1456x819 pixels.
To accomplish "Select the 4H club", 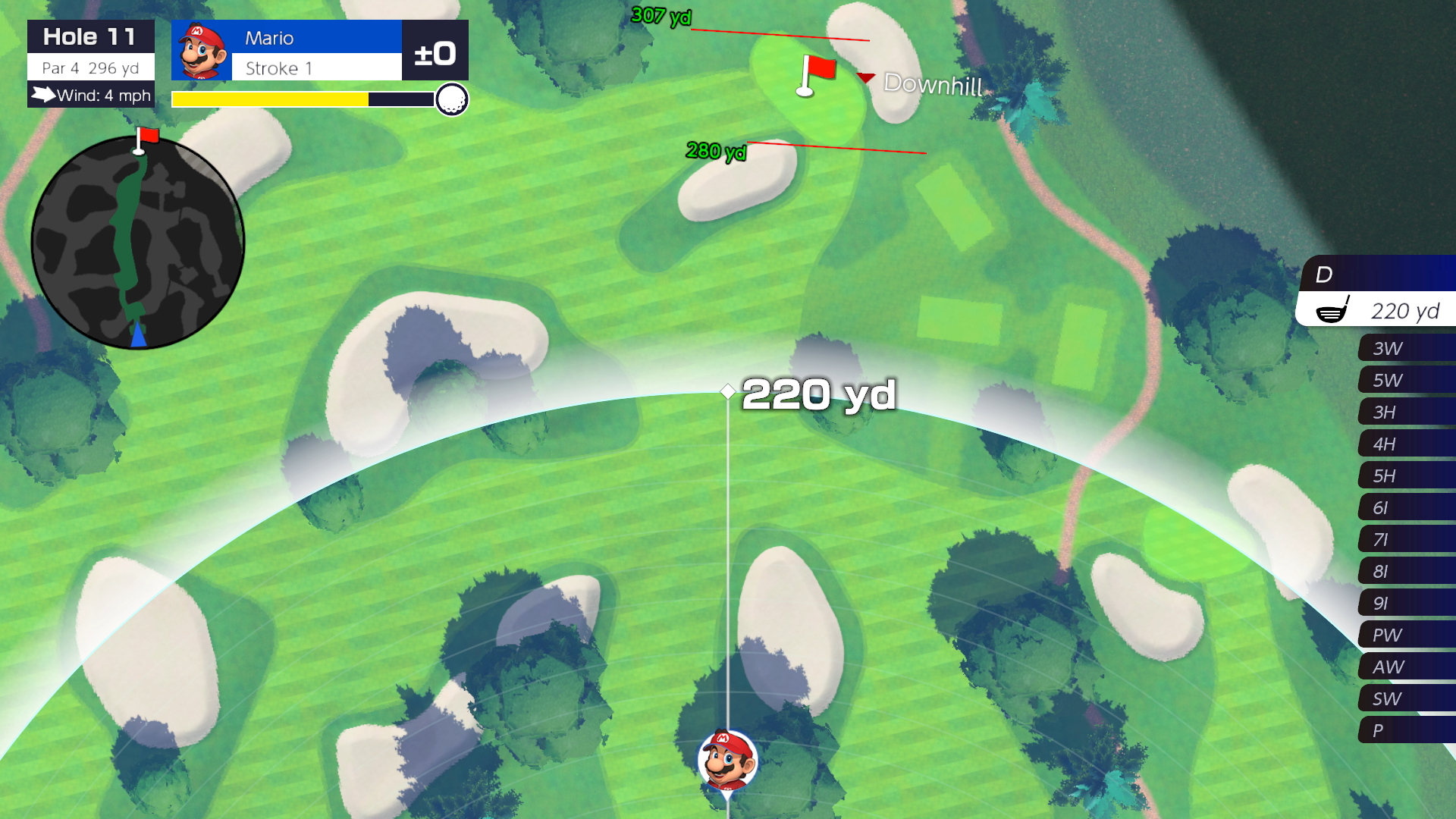I will pos(1404,444).
